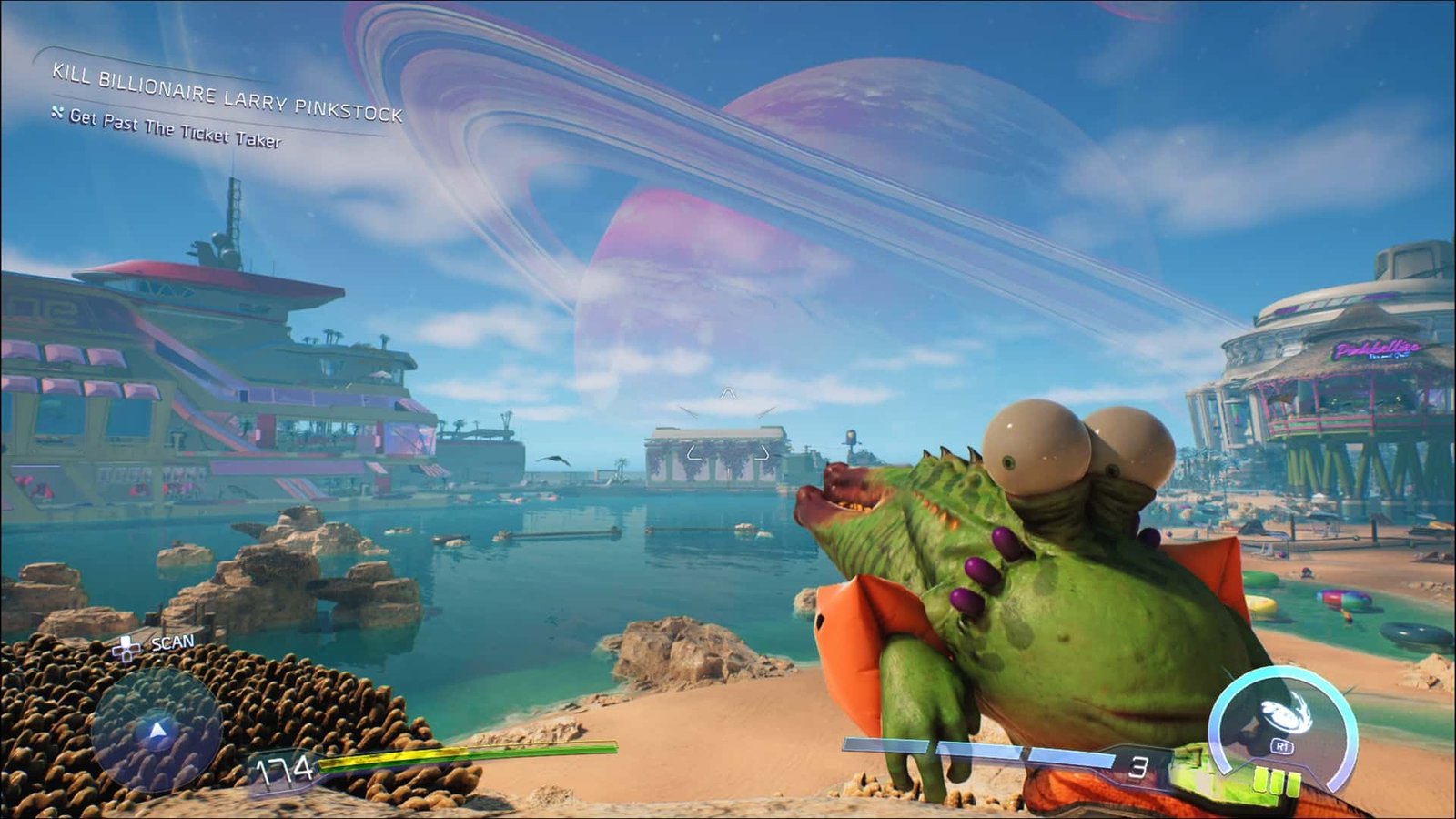Click the Get Past The Ticket Taker sub-objective
Screen dimensions: 1456x819
175,128
